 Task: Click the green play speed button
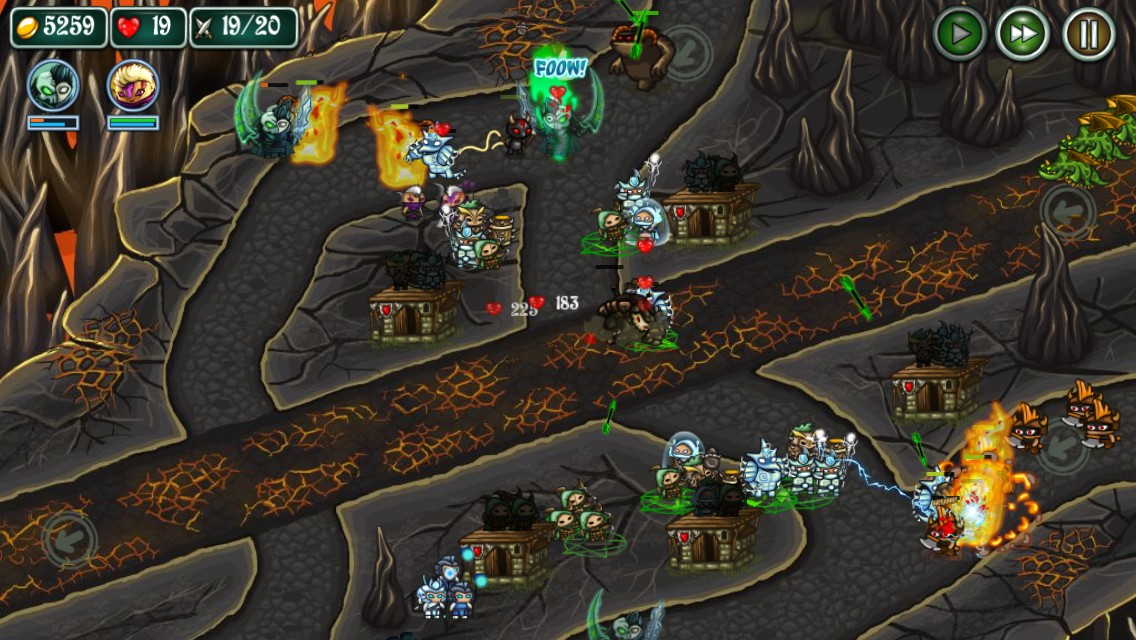pyautogui.click(x=959, y=34)
